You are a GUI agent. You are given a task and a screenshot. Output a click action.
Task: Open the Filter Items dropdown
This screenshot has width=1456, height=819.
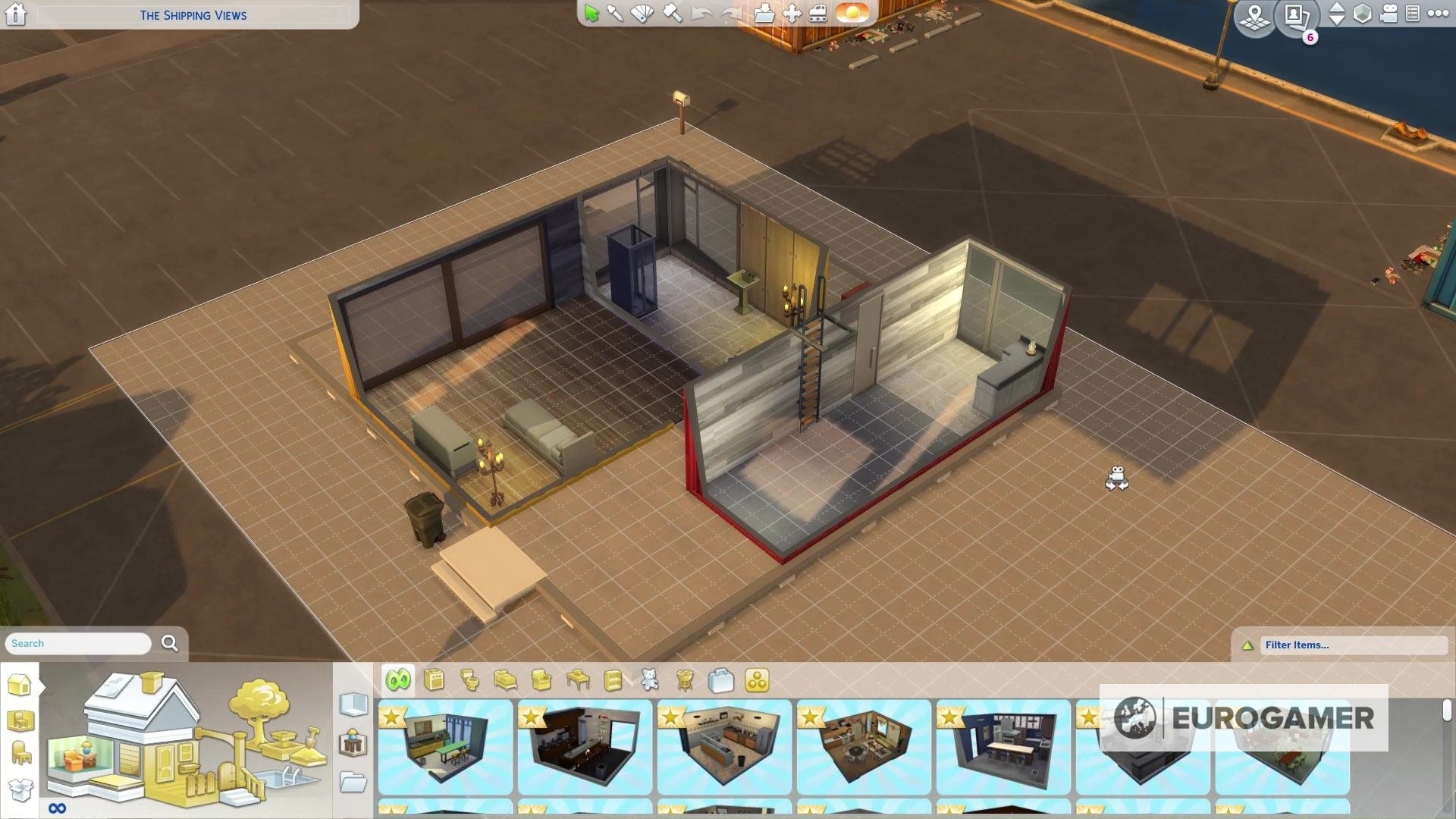pos(1354,645)
